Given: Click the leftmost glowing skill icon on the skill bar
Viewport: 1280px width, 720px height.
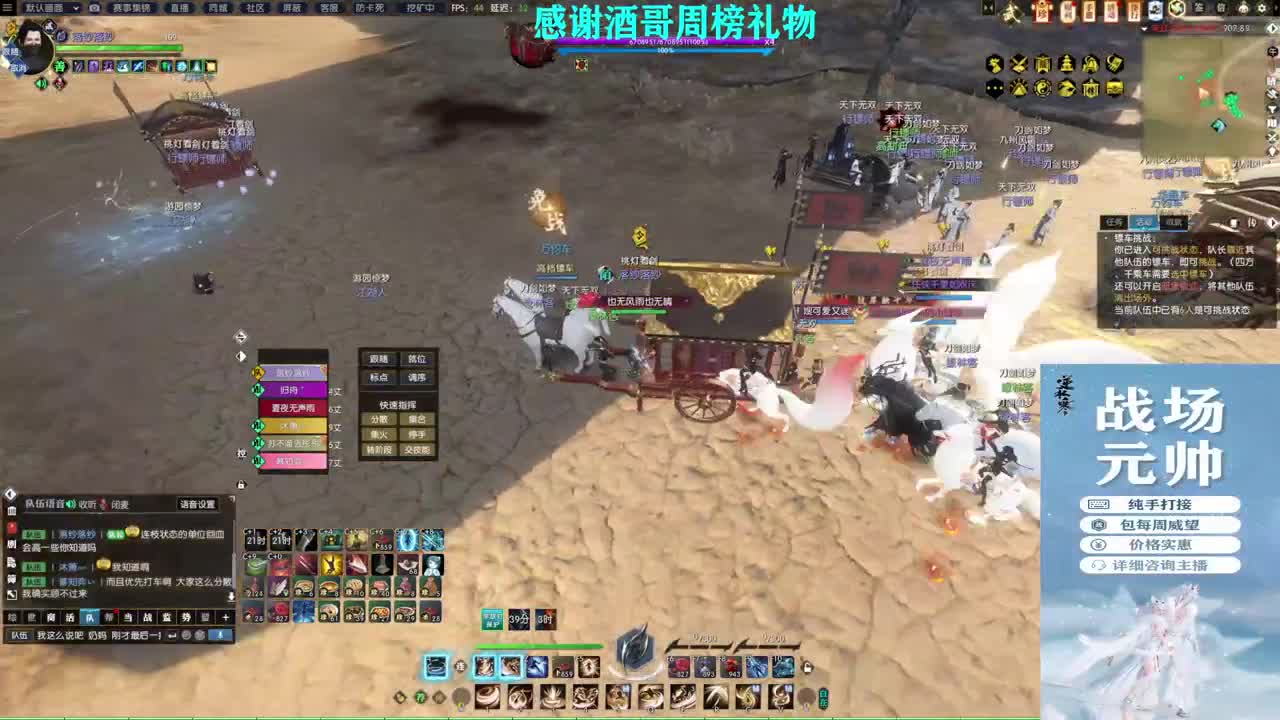Looking at the screenshot, I should click(437, 665).
